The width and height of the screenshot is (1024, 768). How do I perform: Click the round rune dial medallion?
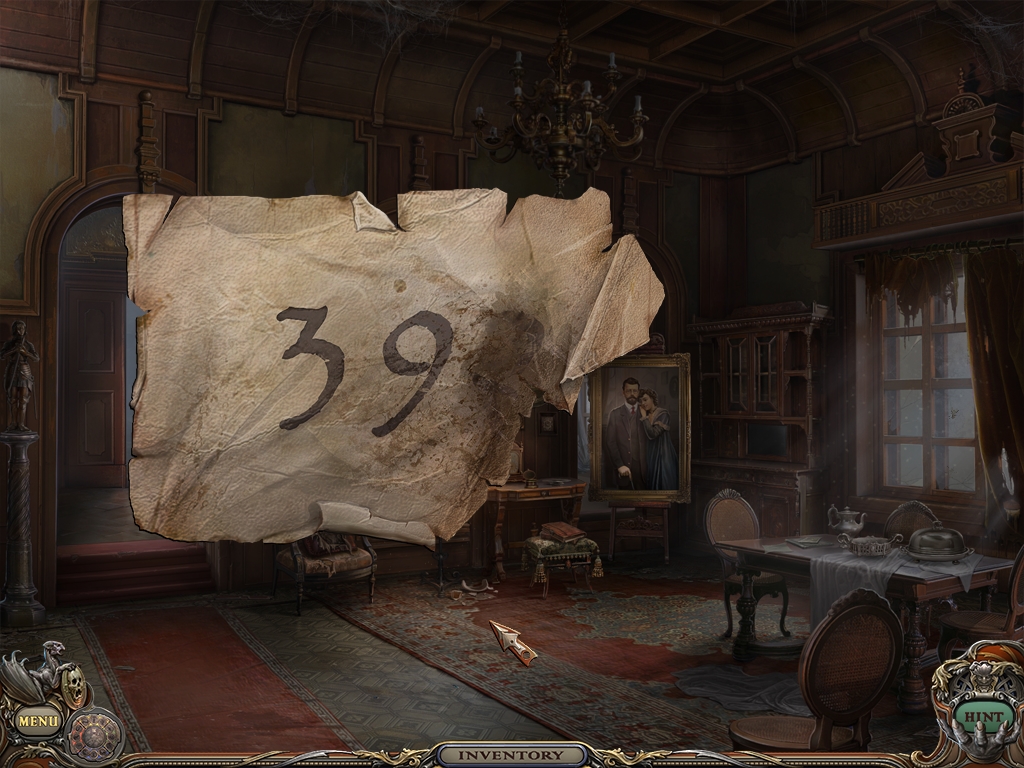click(x=96, y=735)
